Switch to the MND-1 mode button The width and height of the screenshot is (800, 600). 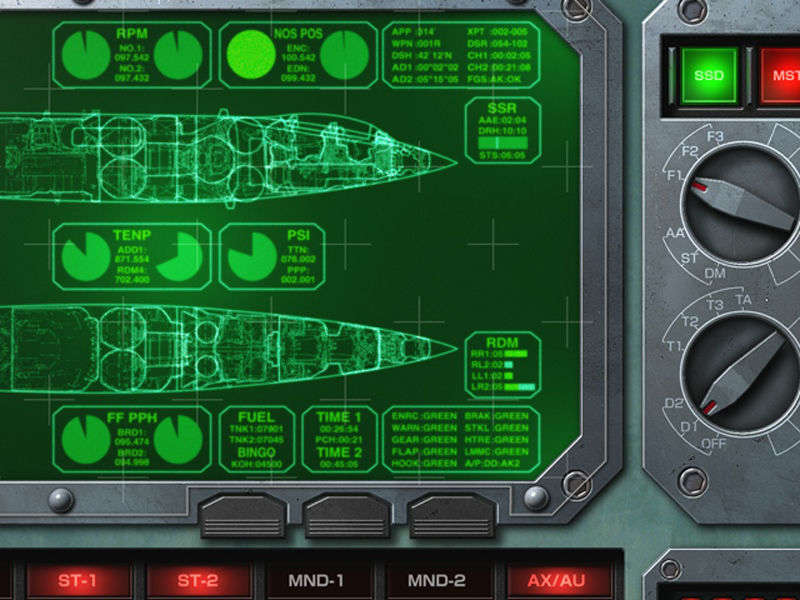point(316,580)
